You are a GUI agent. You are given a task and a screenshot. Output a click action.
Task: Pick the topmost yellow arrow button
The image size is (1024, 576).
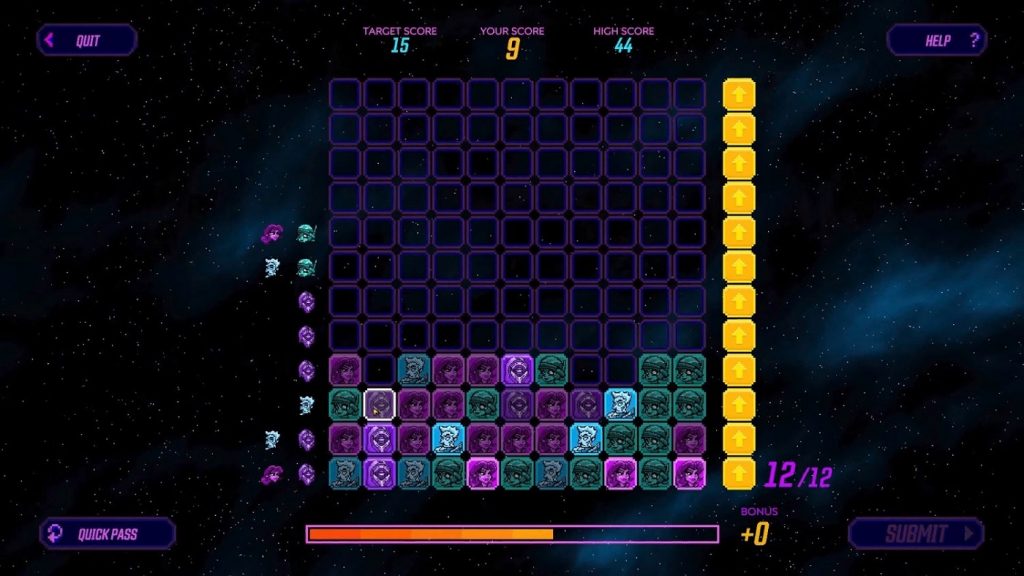tap(739, 95)
